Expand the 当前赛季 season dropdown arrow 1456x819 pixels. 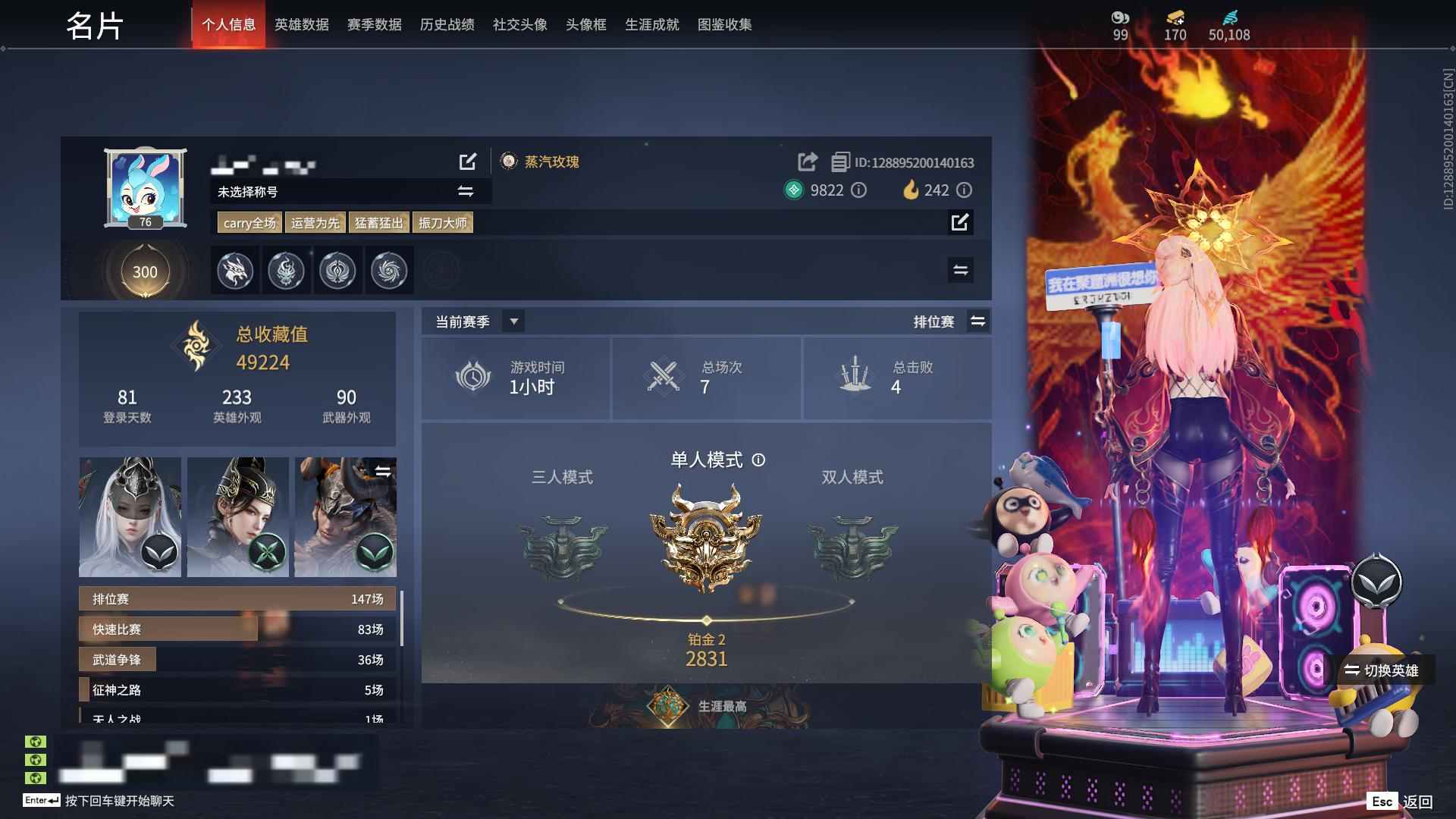(513, 321)
